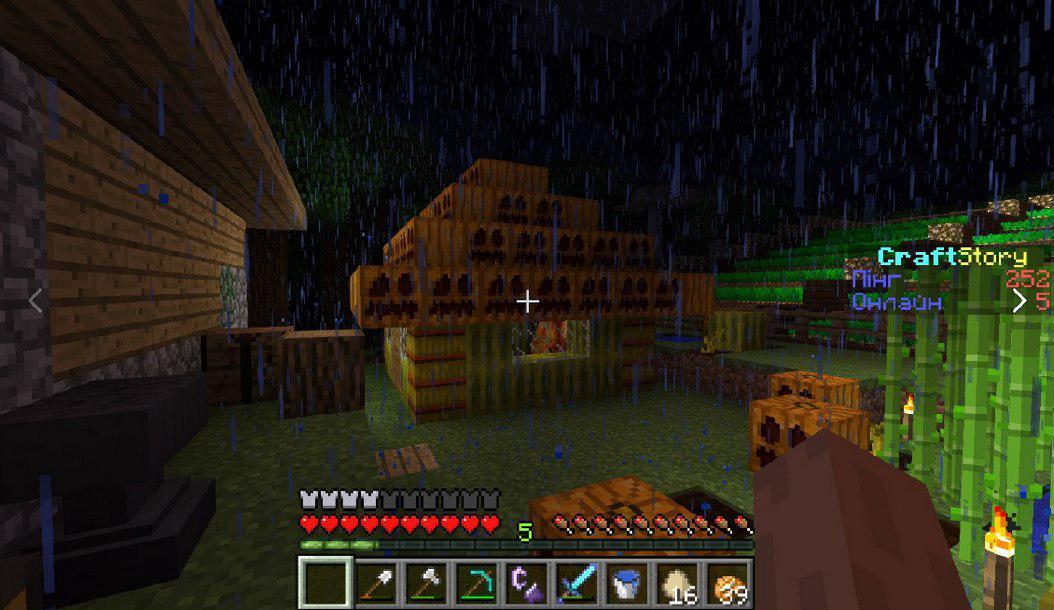The height and width of the screenshot is (610, 1054).
Task: Select the stack of 16 eggs
Action: (x=678, y=582)
